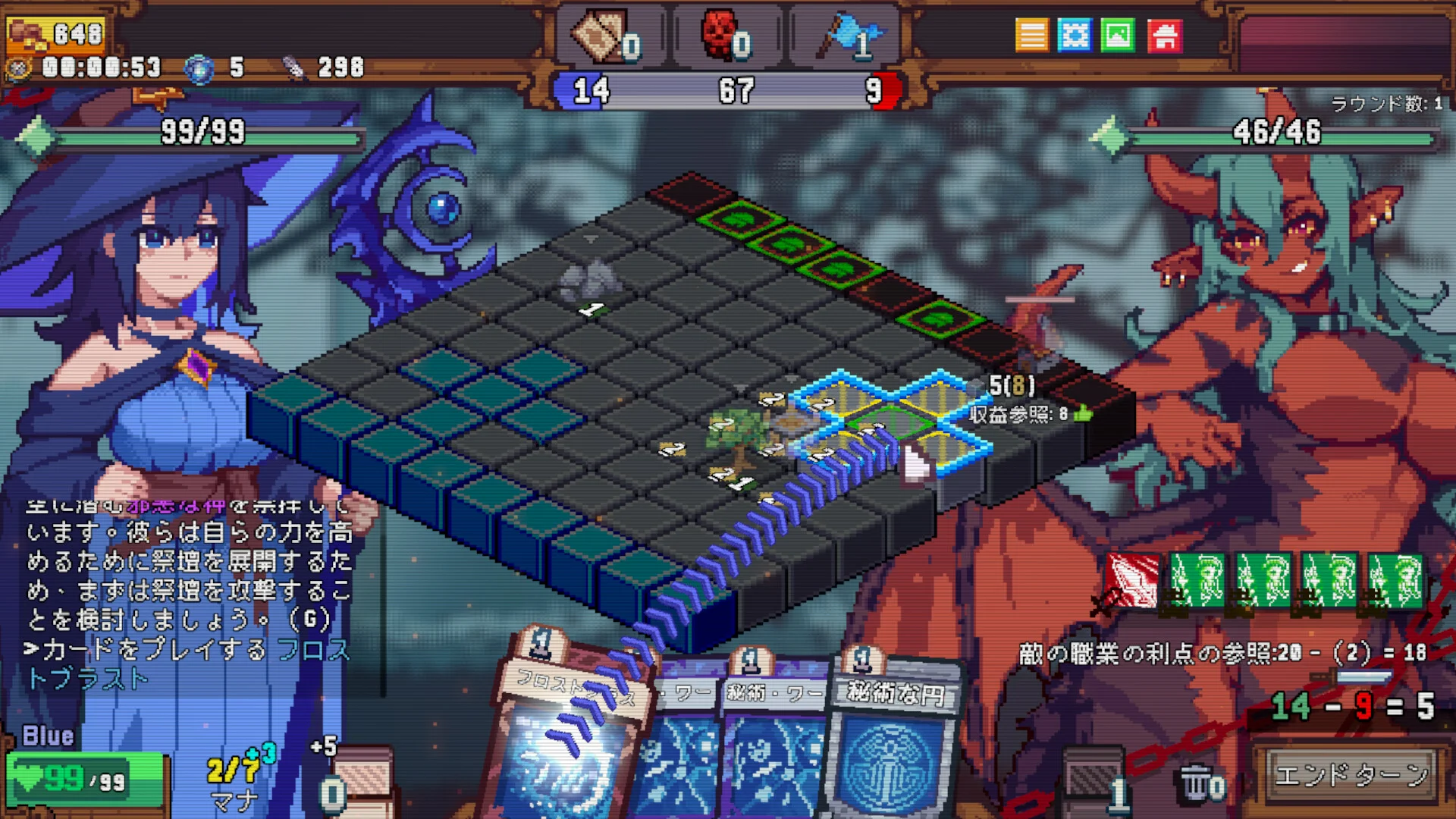Click the エンドターン end turn button
Viewport: 1456px width, 819px height.
coord(1351,775)
